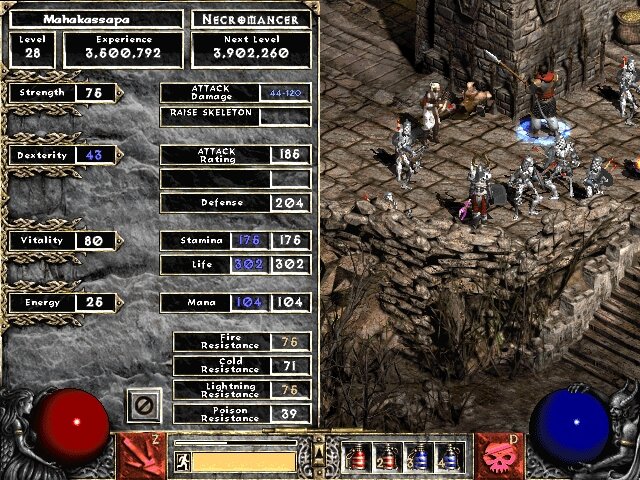The image size is (640, 480).
Task: Use the blue potion in belt slot 4
Action: pyautogui.click(x=451, y=457)
